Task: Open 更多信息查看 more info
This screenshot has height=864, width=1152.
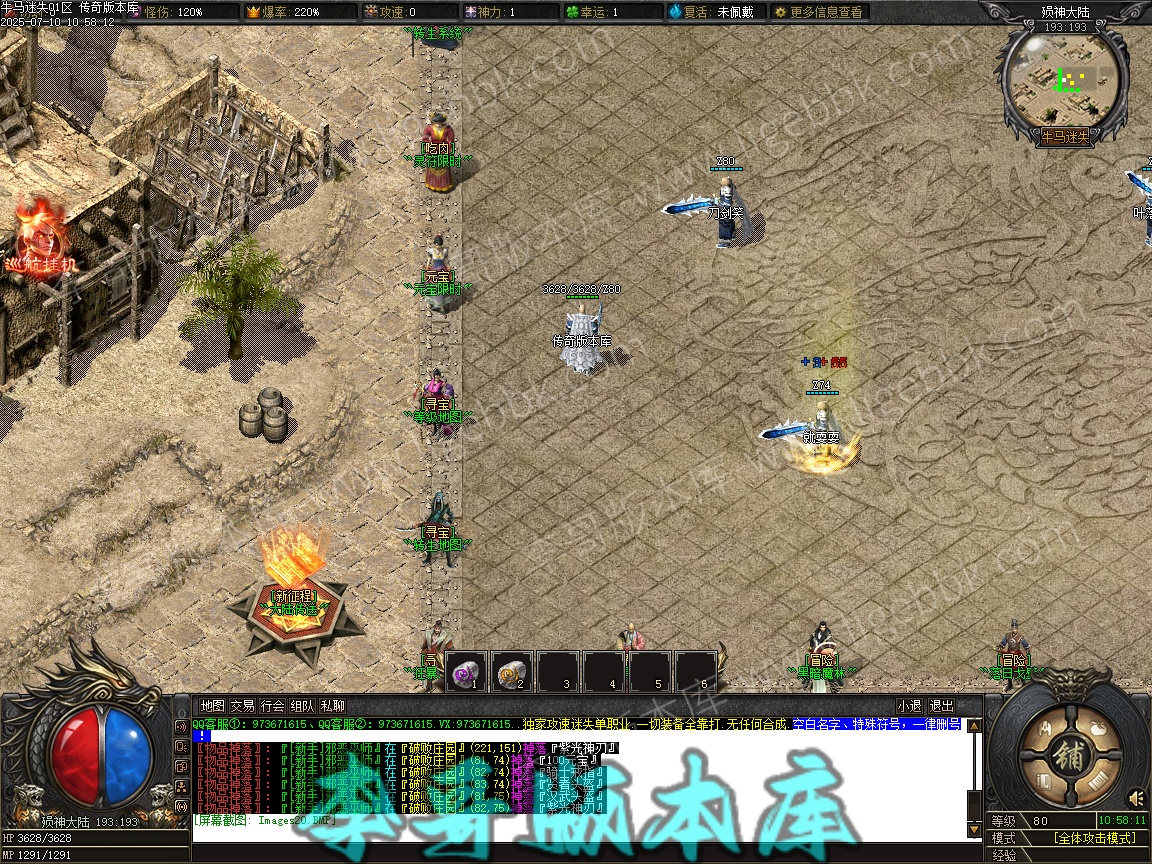Action: coord(818,12)
